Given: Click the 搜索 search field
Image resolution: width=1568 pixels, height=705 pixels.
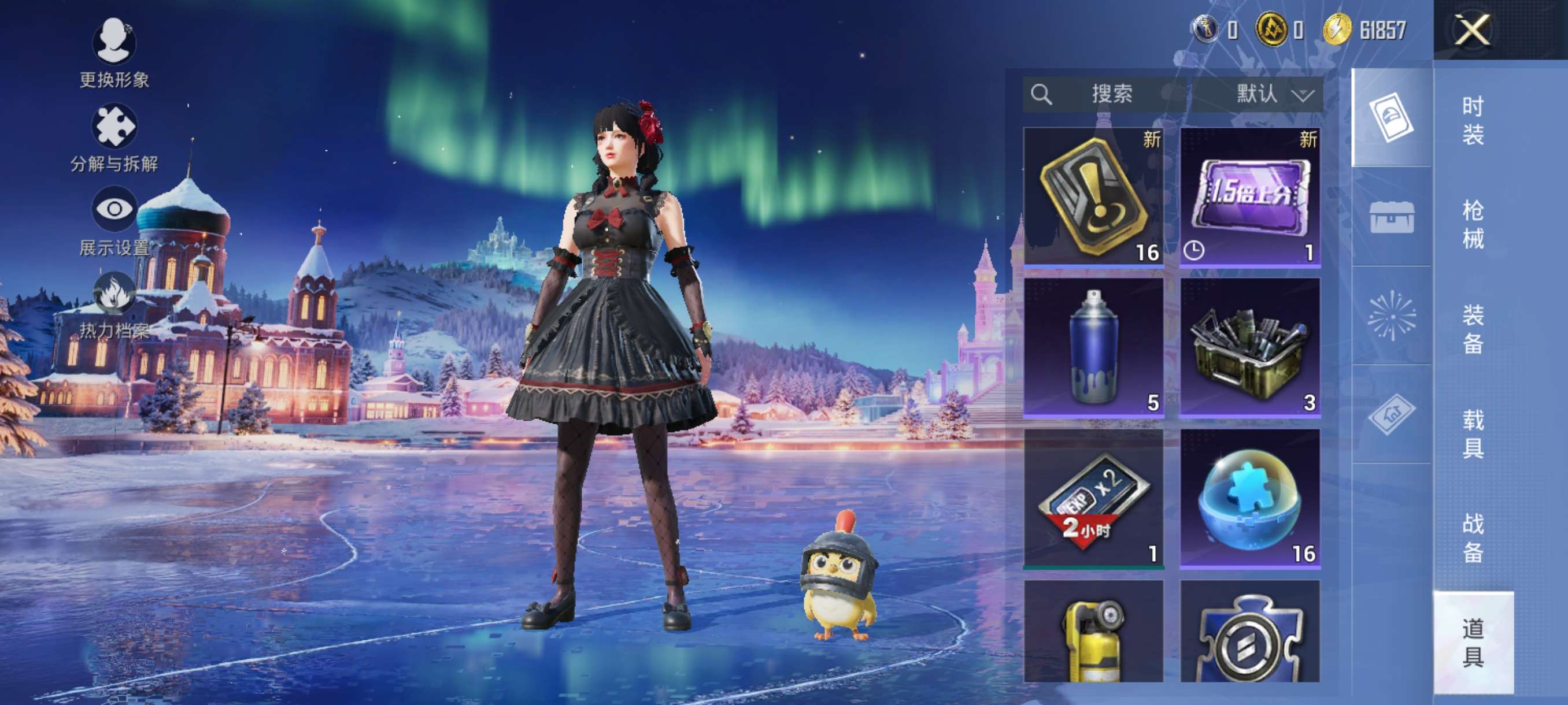Looking at the screenshot, I should click(x=1104, y=94).
